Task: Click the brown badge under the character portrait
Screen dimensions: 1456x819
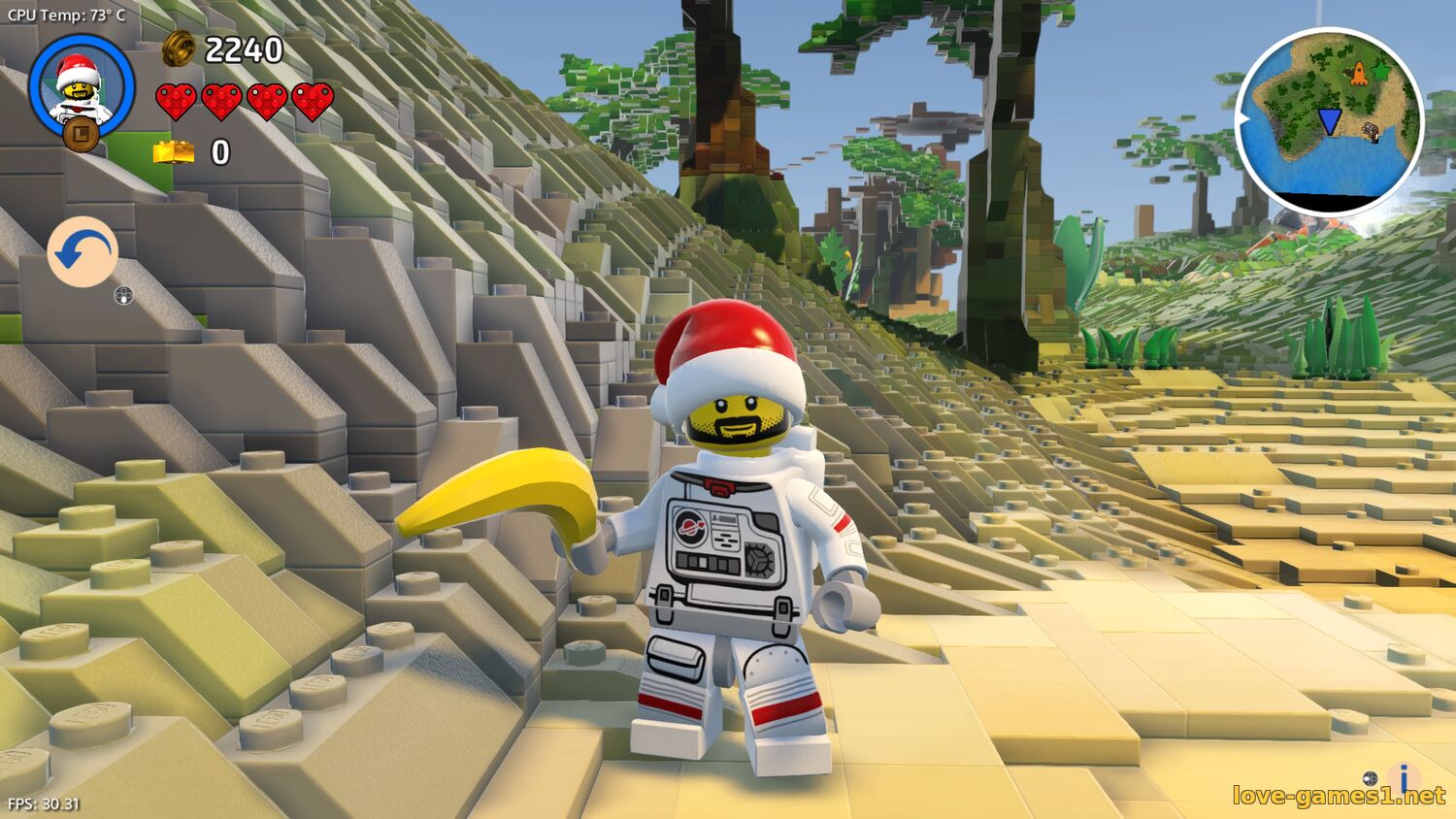Action: click(81, 135)
